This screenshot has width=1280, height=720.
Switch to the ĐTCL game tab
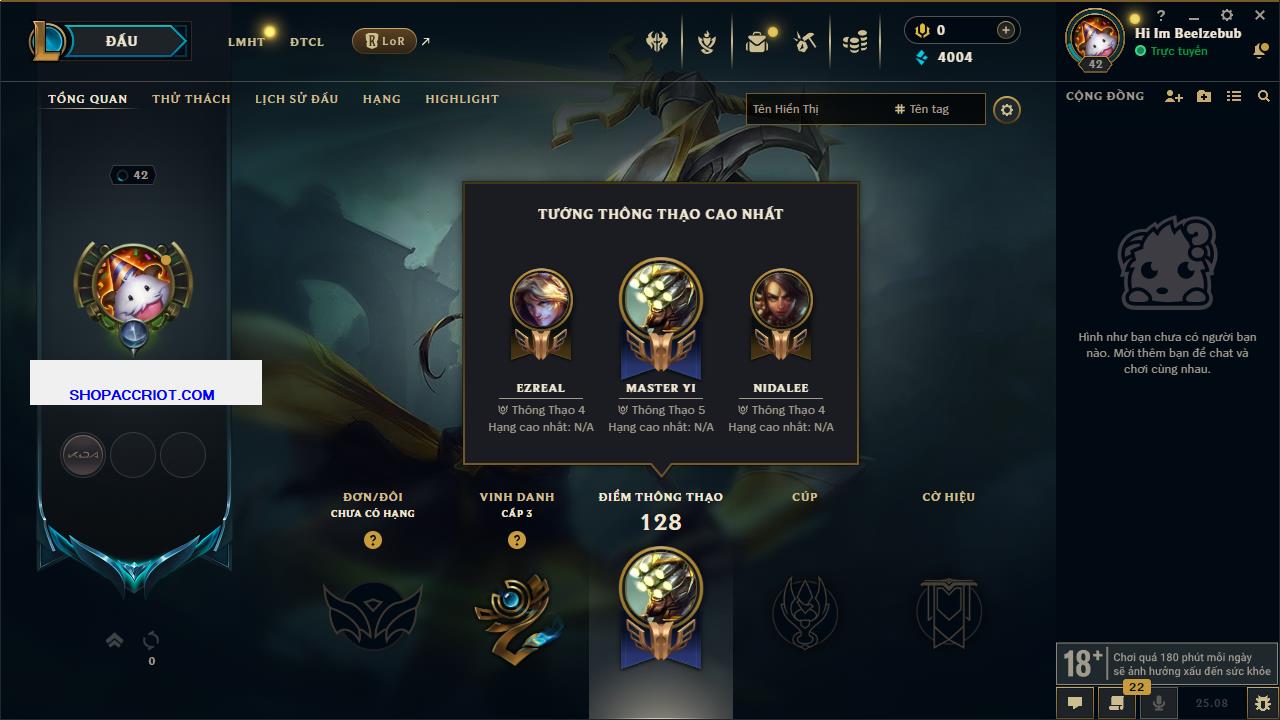click(307, 42)
